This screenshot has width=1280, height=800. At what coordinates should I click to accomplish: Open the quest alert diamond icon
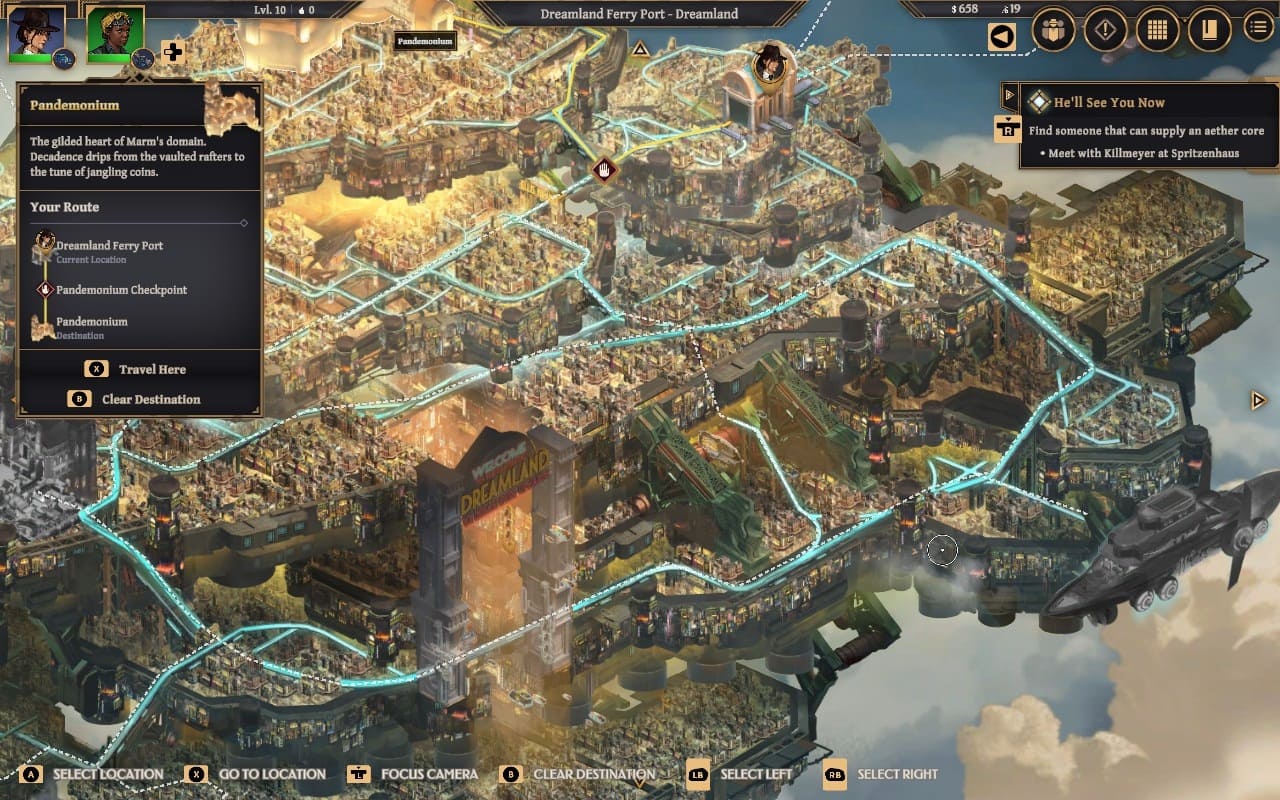pos(1105,30)
